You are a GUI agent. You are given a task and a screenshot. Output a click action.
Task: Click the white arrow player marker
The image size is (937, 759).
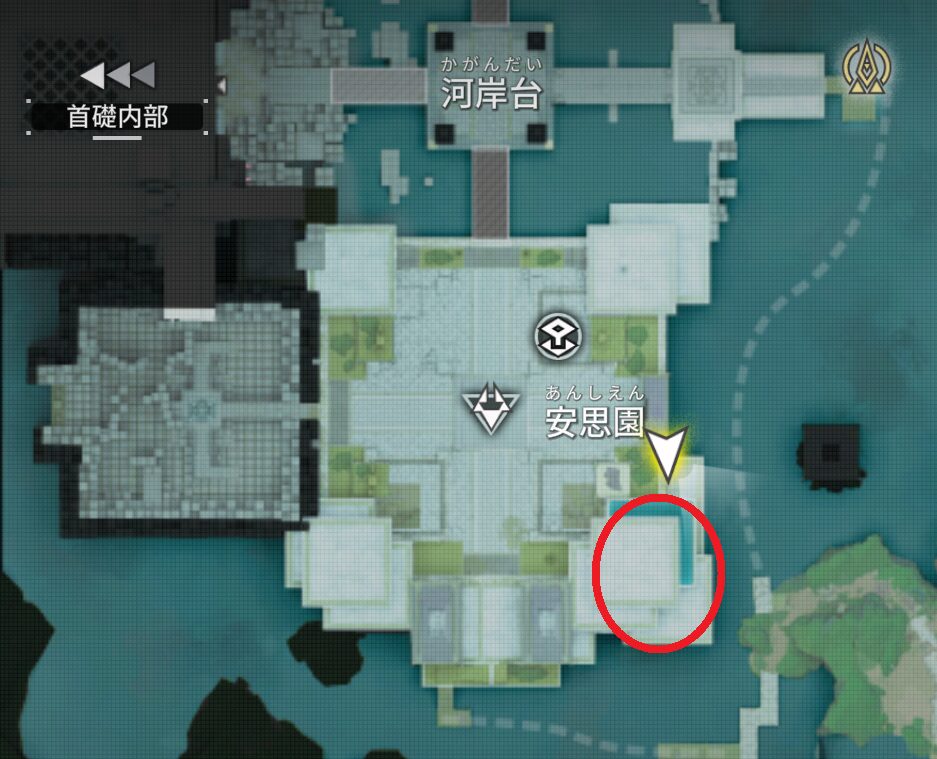pos(667,451)
